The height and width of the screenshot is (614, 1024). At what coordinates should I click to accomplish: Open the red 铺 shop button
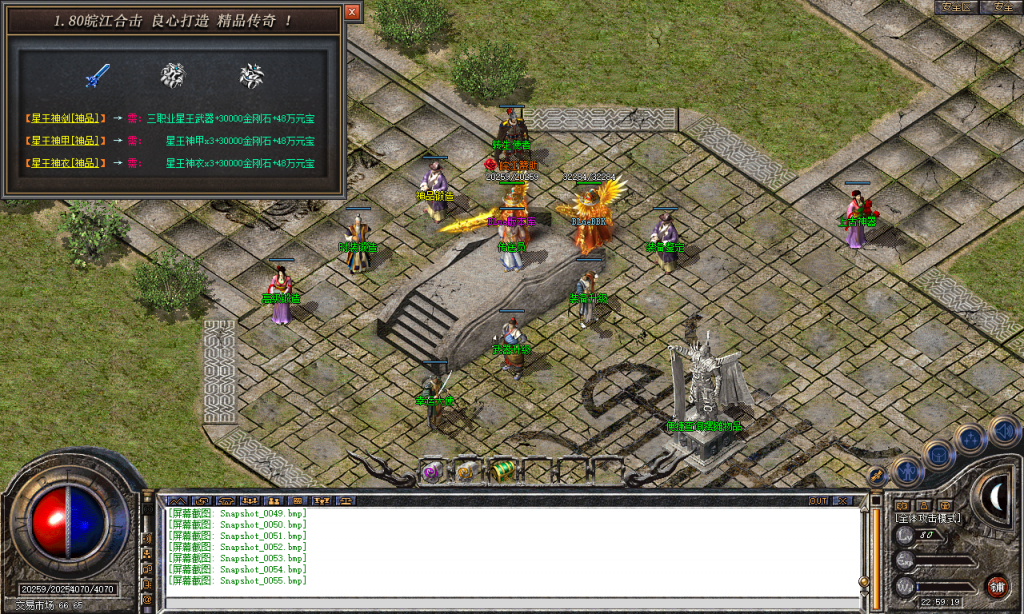click(996, 586)
